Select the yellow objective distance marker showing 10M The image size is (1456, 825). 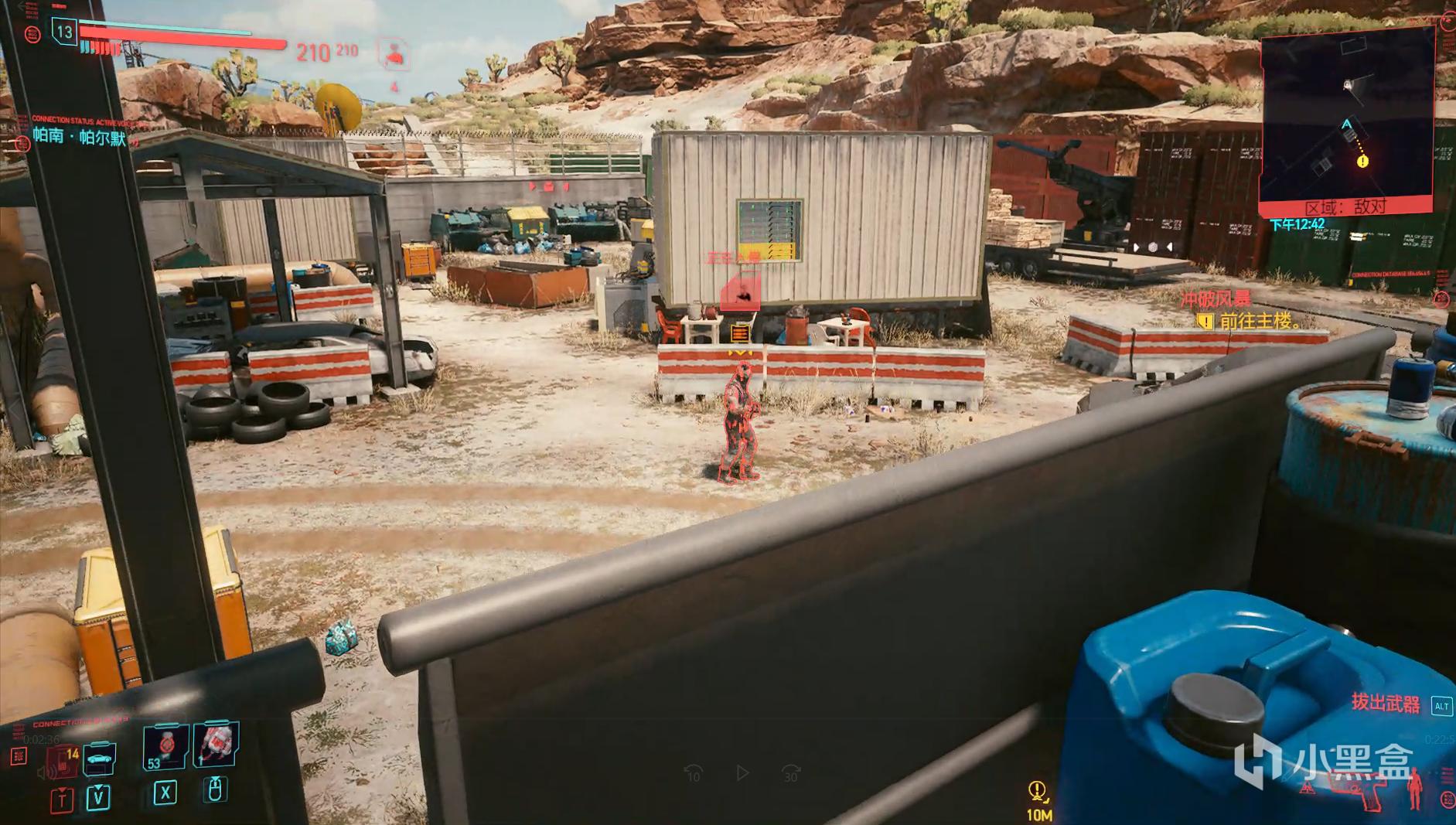tap(1038, 798)
